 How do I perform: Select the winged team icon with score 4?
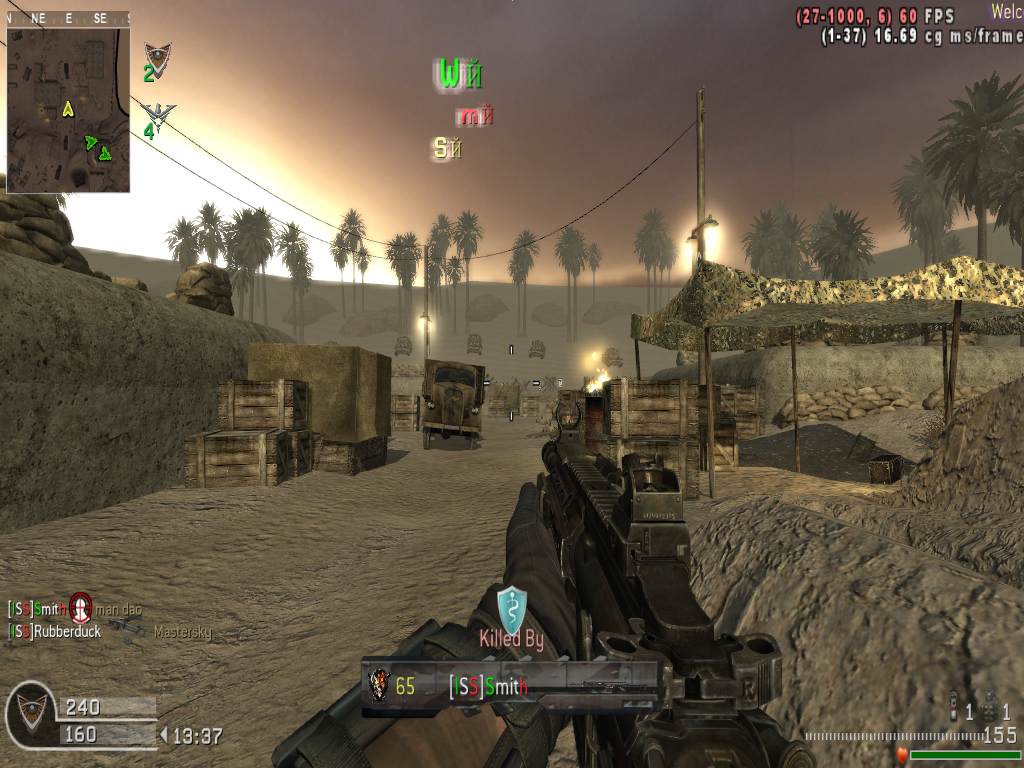[x=158, y=114]
